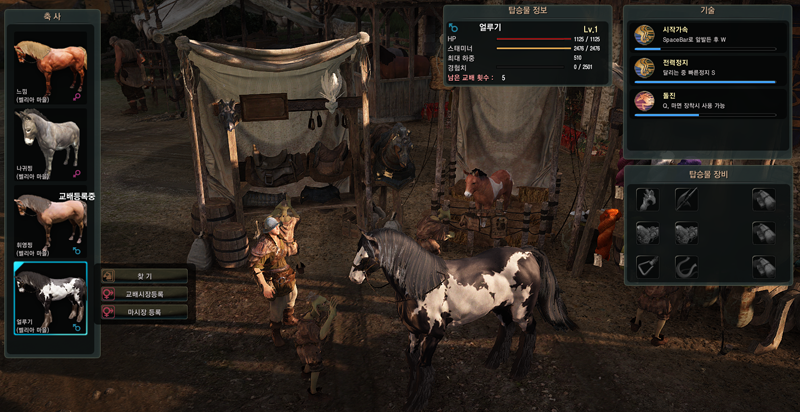Open the horseshoe equipment slot
Image resolution: width=800 pixels, height=412 pixels.
685,266
